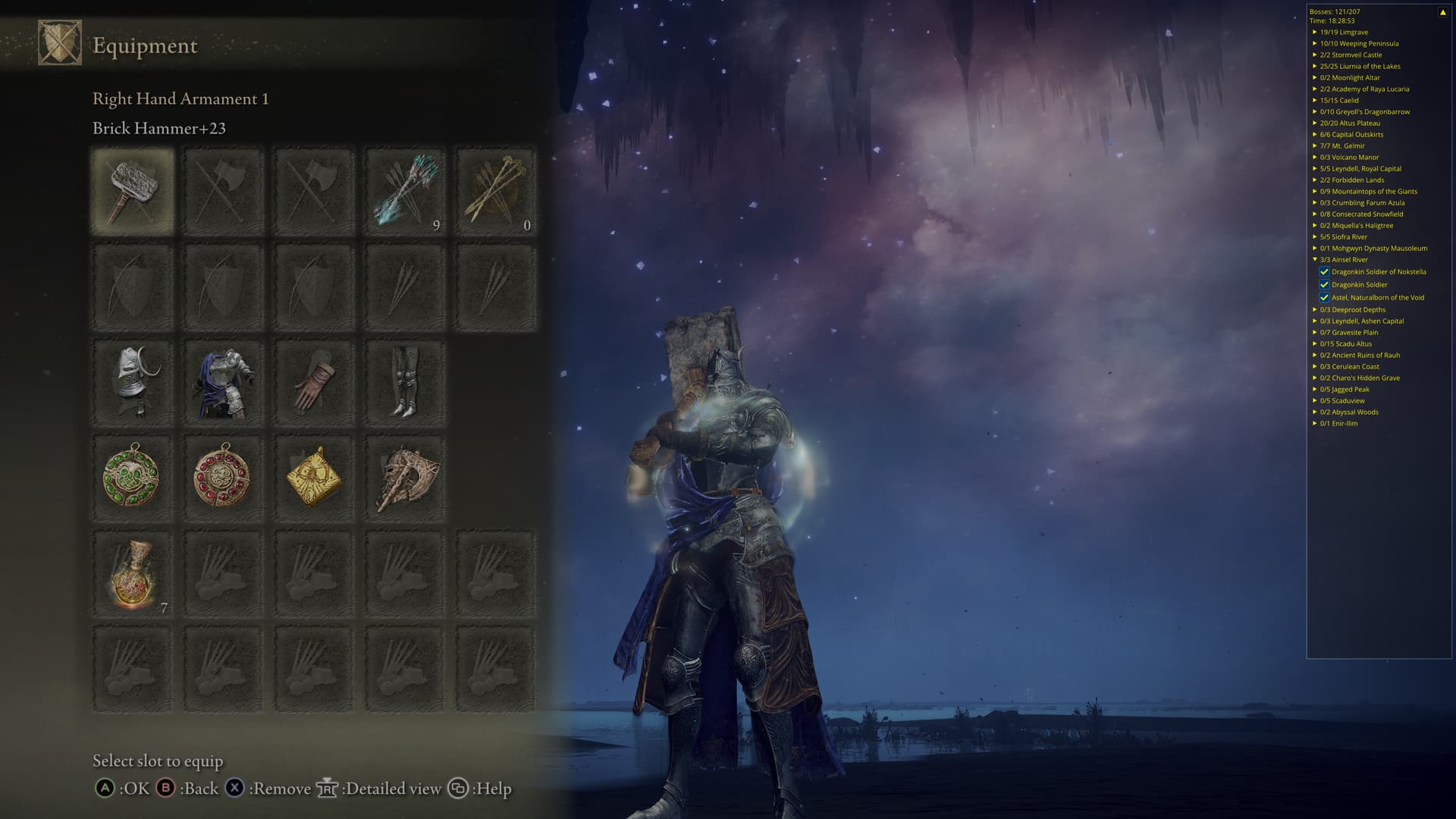Select the red-jeweled medallion talisman slot
Viewport: 1456px width, 819px height.
click(x=223, y=478)
